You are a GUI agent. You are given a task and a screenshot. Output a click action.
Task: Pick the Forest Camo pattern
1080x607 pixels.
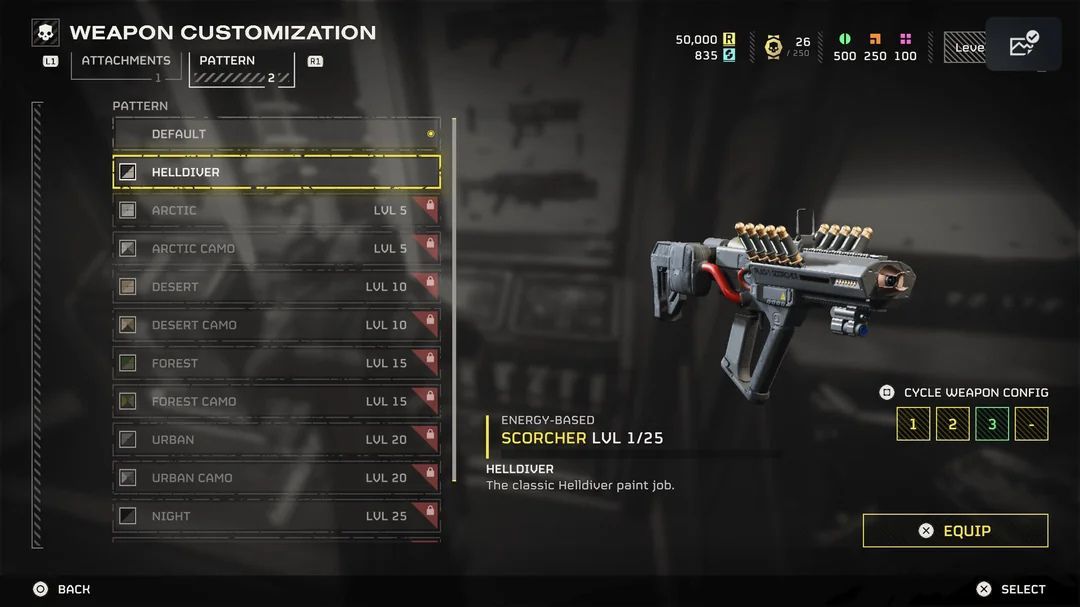pos(276,401)
